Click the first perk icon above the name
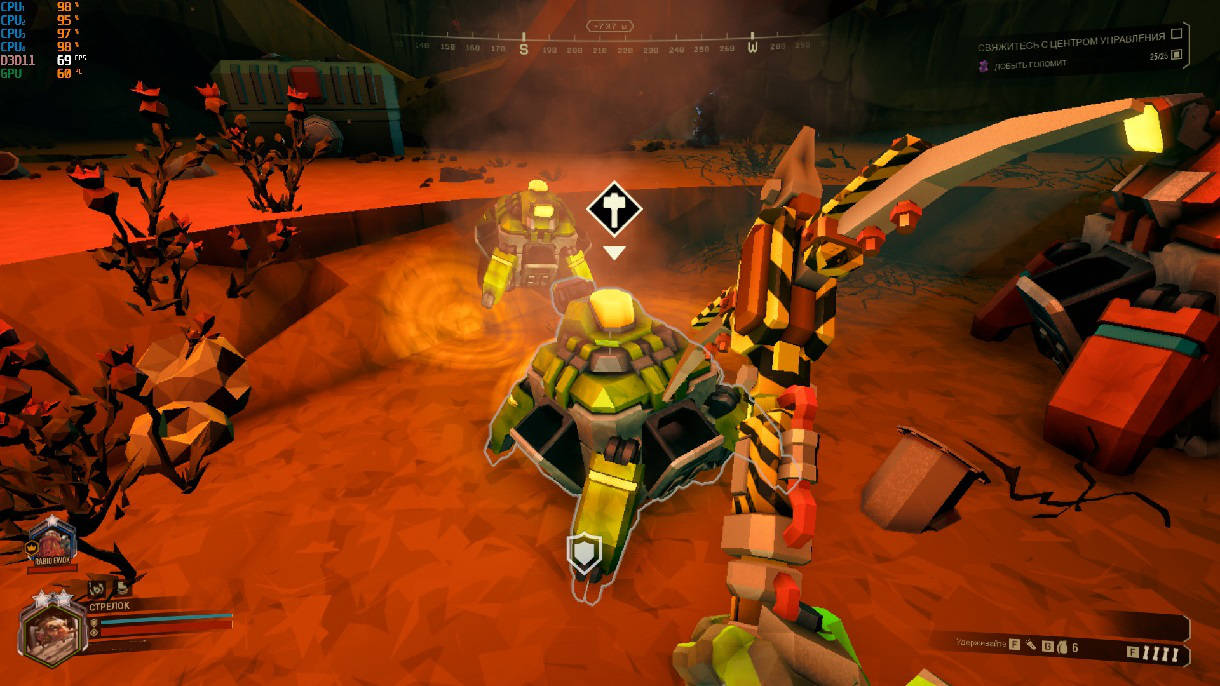 [x=97, y=590]
